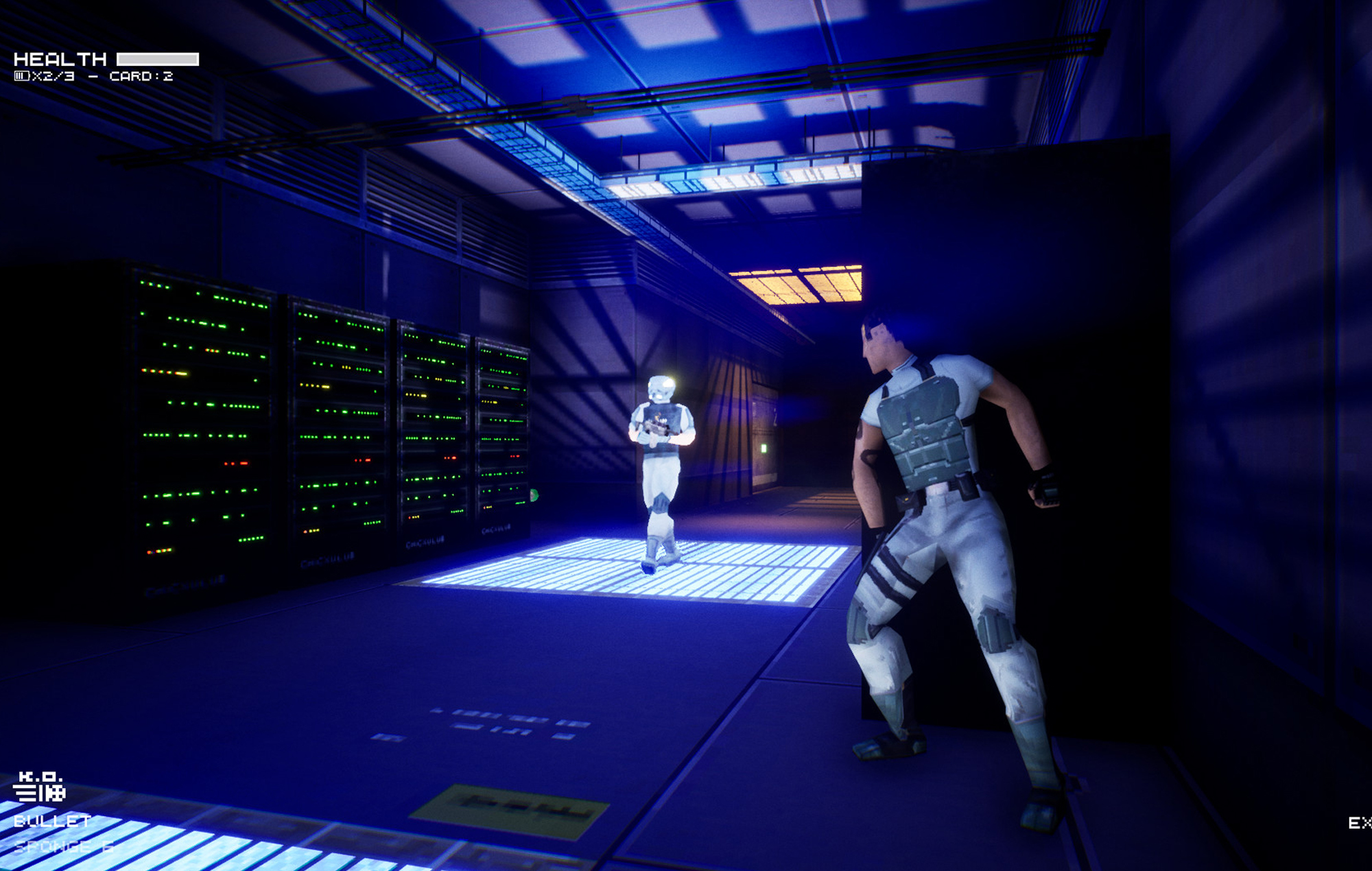Expand the CARD:2 inventory readout
Viewport: 1372px width, 871px height.
pos(143,75)
